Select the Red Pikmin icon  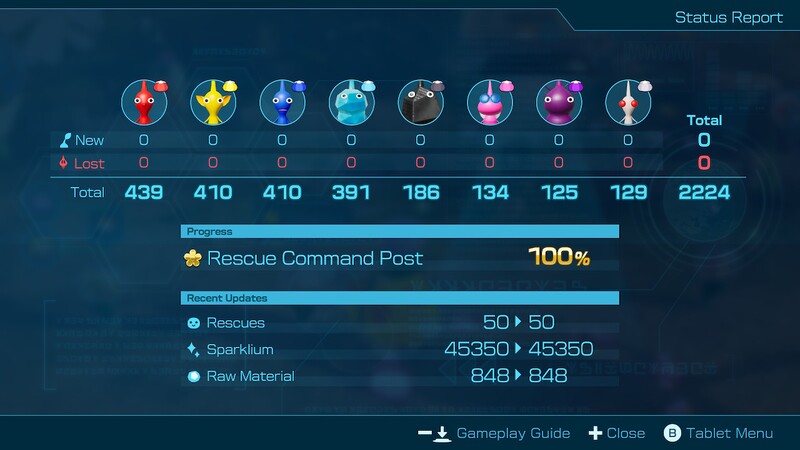click(143, 101)
